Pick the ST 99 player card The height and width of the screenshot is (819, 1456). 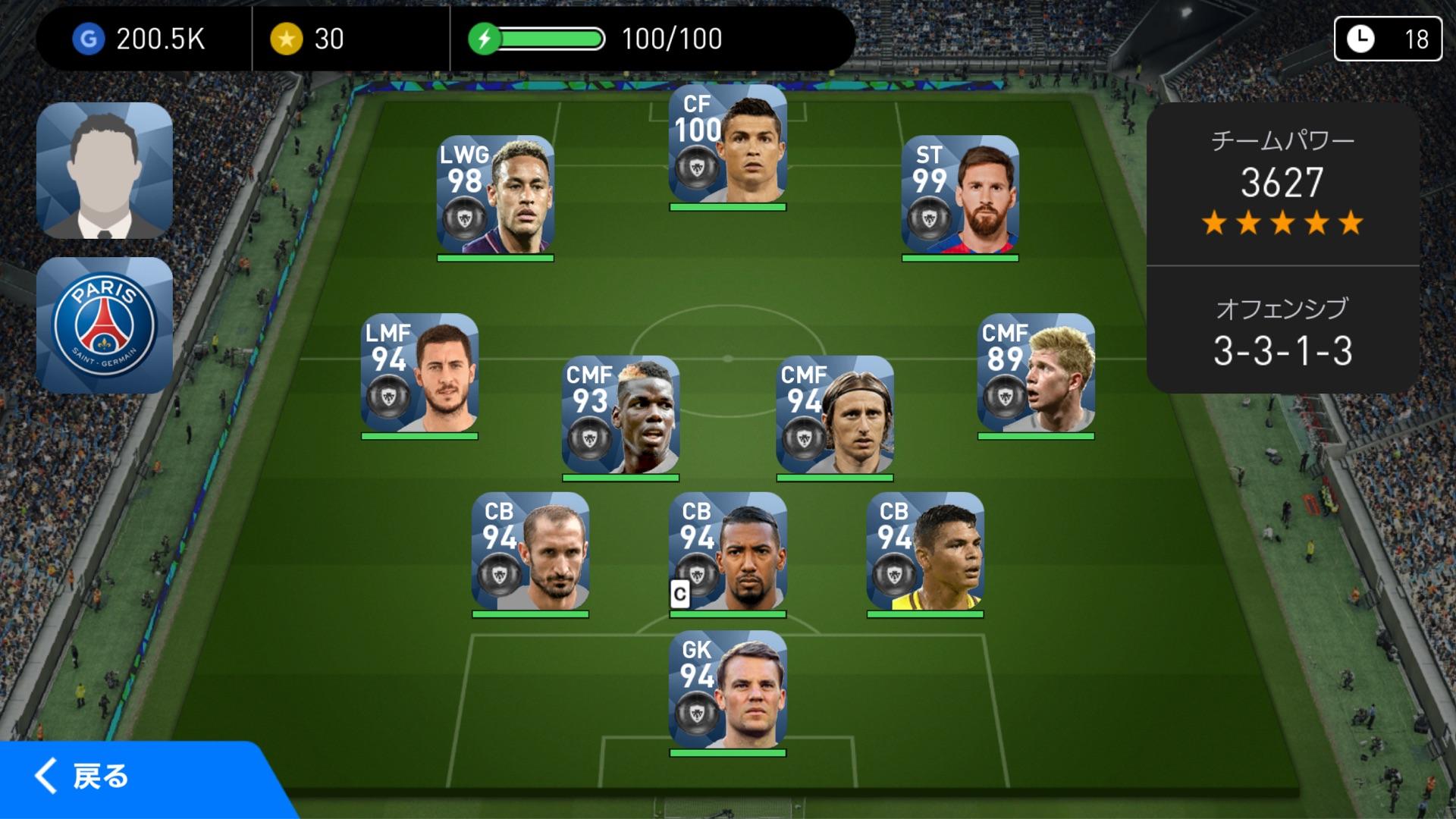pos(959,195)
